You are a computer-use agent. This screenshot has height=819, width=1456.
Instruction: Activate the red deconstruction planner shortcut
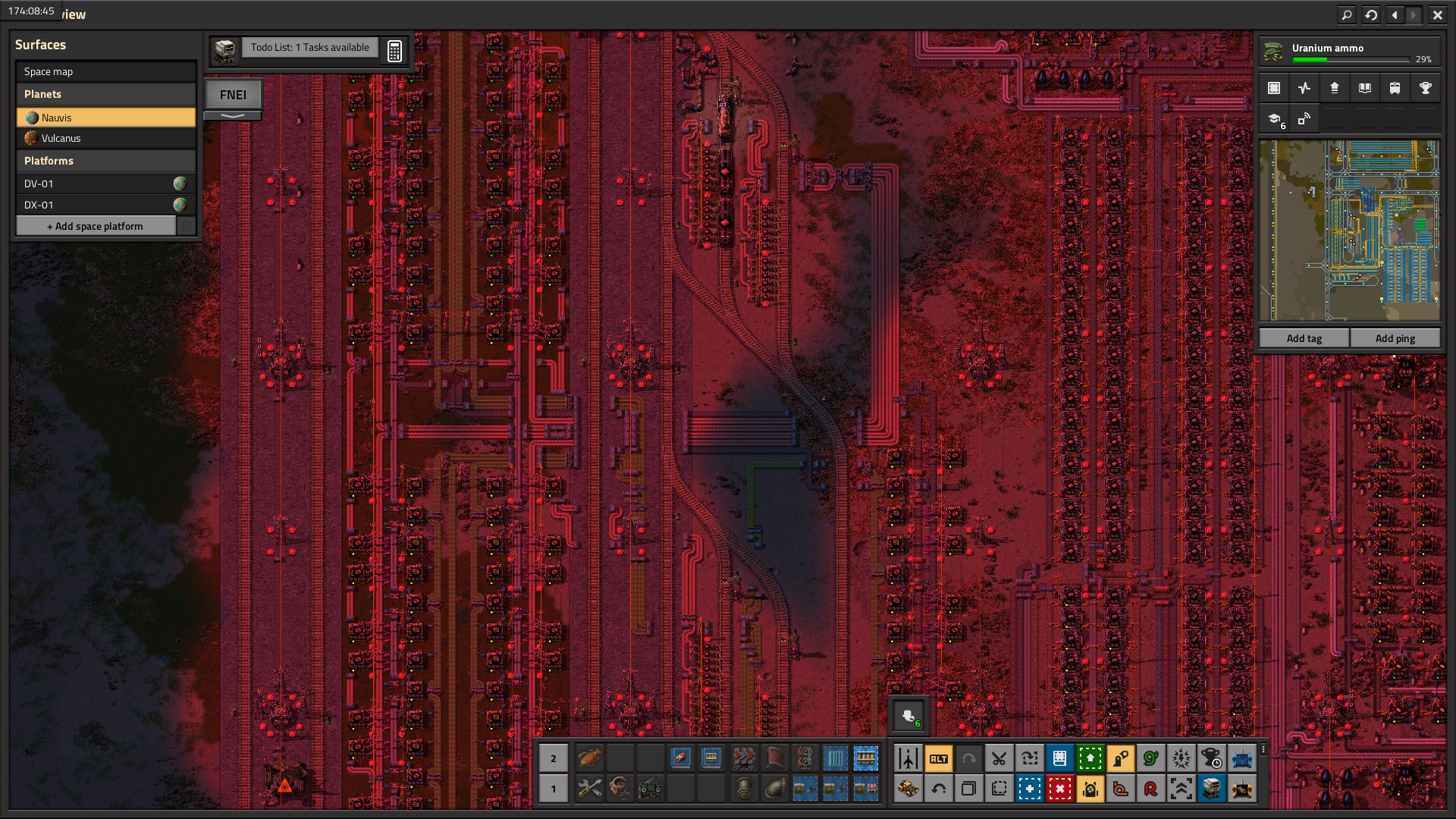(x=1059, y=789)
